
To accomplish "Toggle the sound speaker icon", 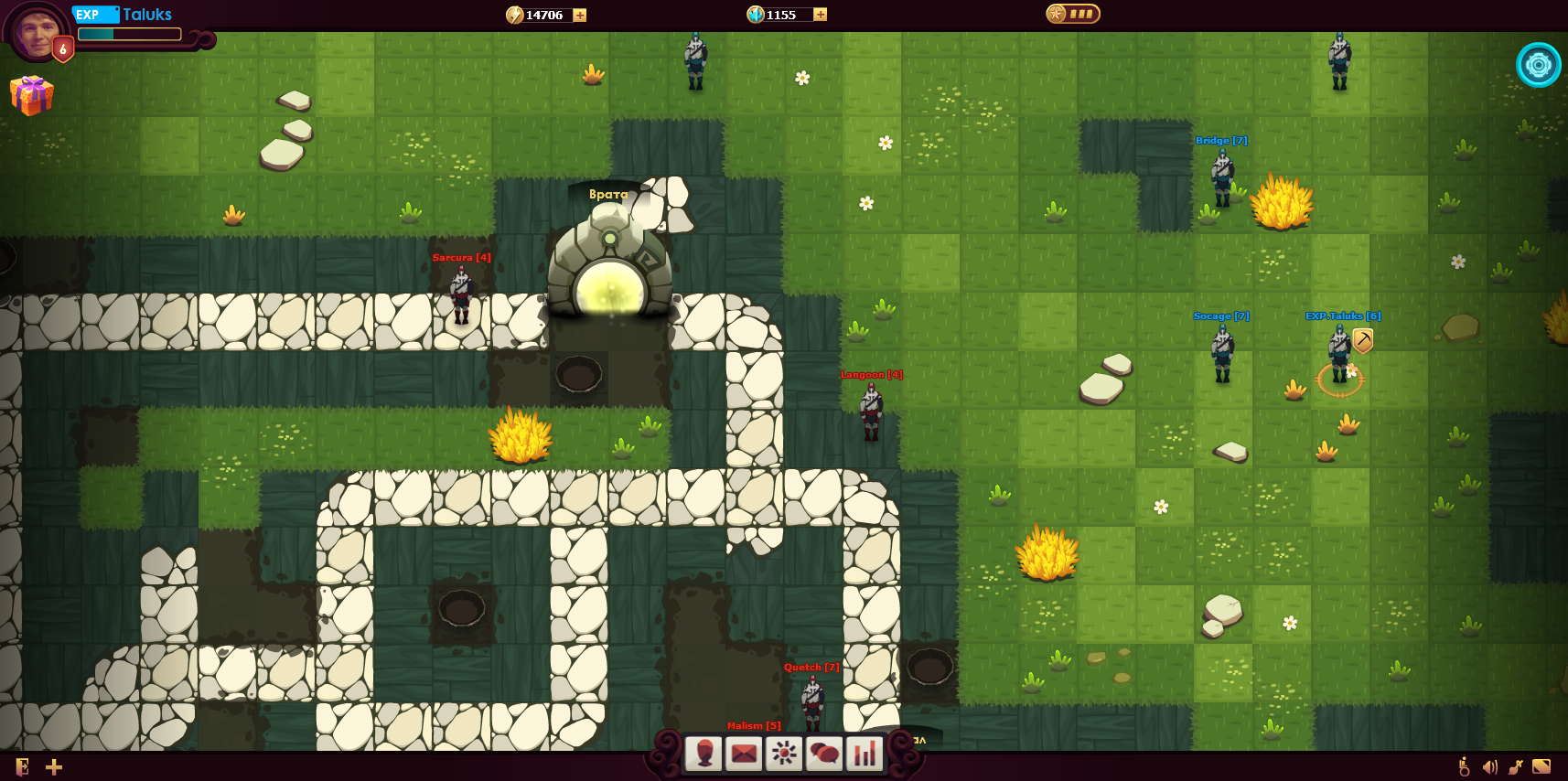I will (x=1490, y=766).
